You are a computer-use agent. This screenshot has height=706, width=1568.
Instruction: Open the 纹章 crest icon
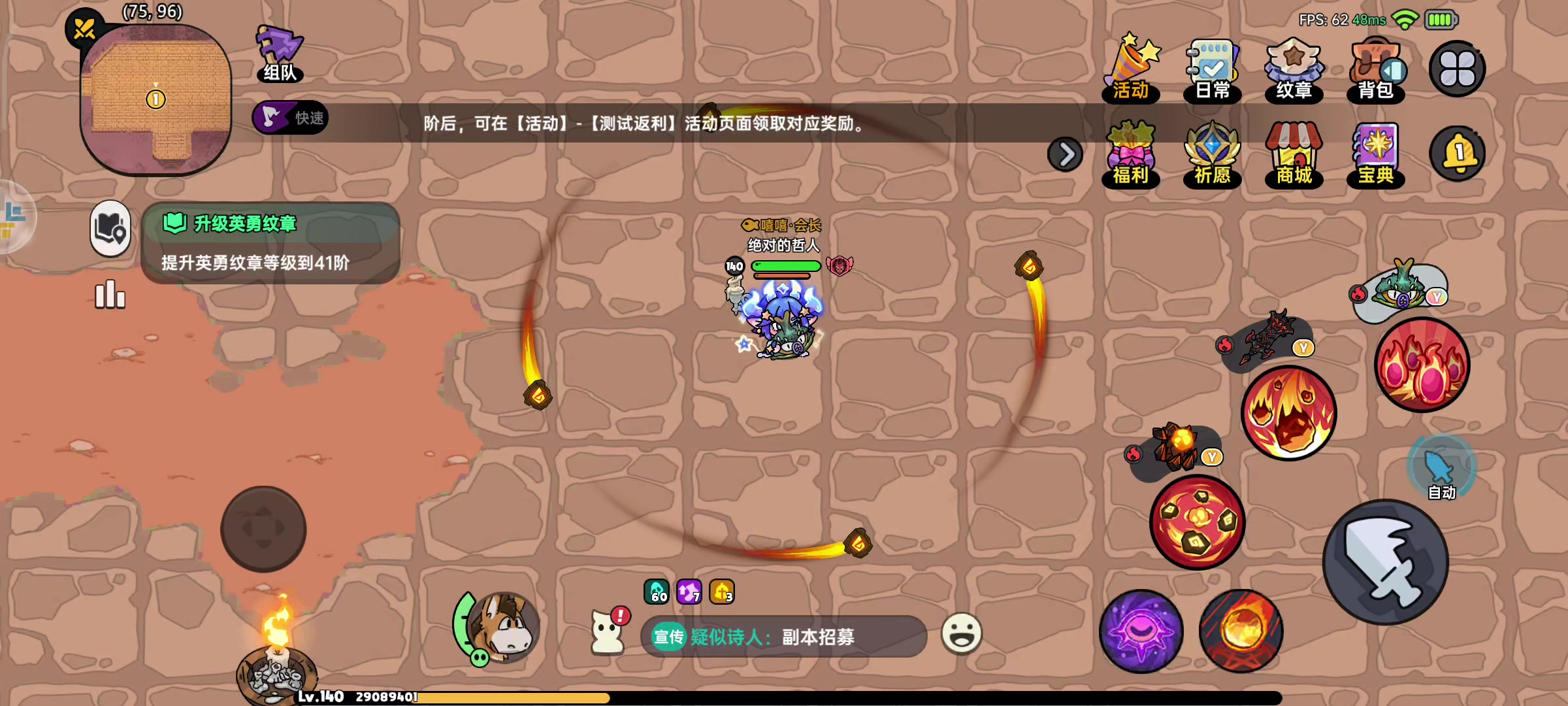point(1294,65)
